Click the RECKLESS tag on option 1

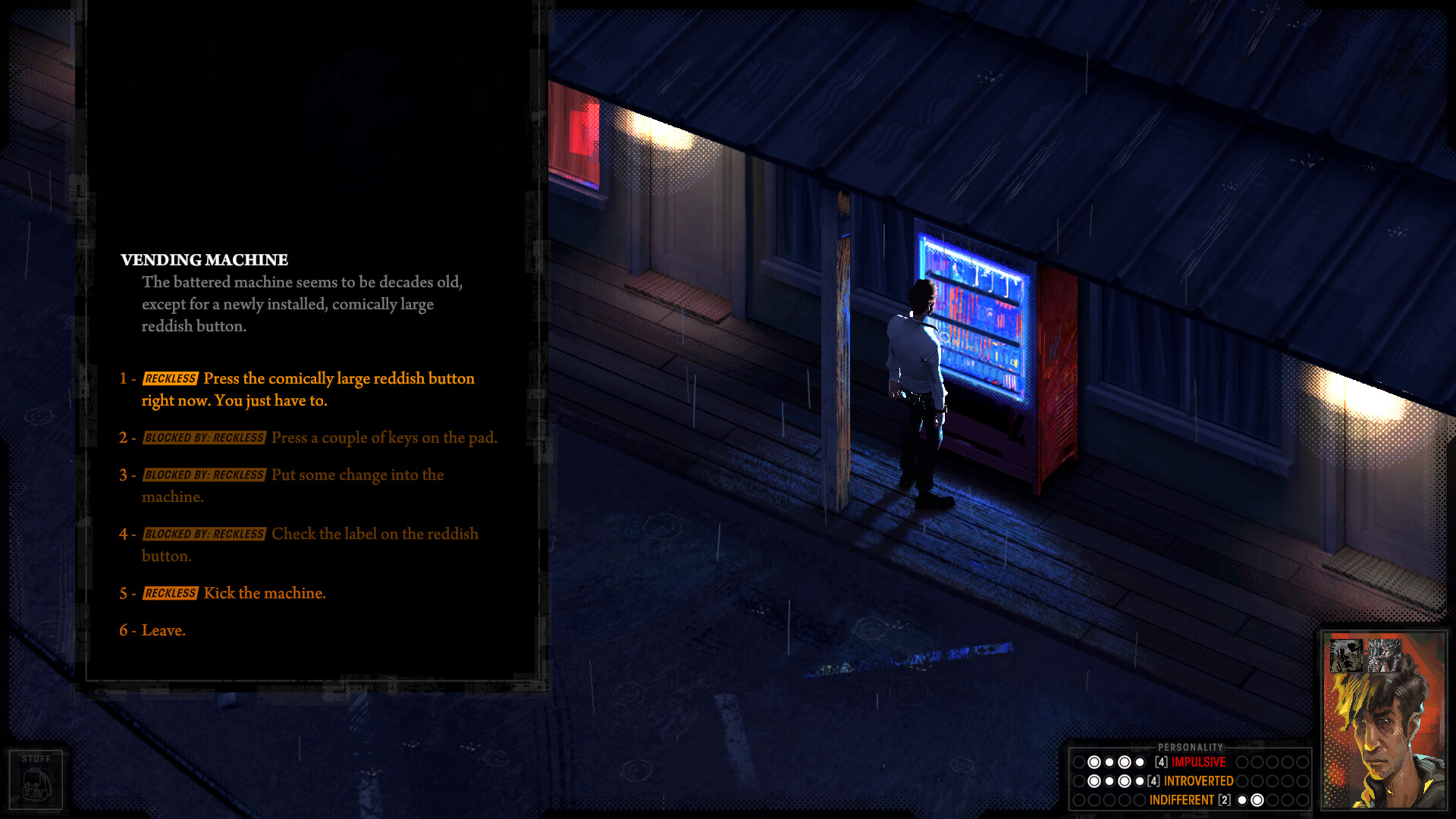(x=171, y=378)
